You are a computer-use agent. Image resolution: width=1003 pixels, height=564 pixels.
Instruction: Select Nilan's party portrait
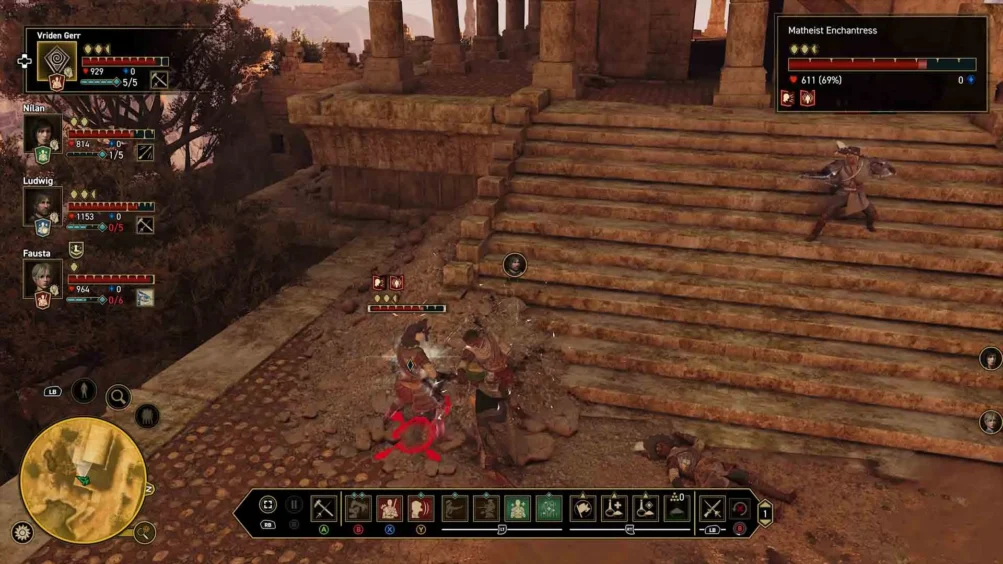point(43,132)
